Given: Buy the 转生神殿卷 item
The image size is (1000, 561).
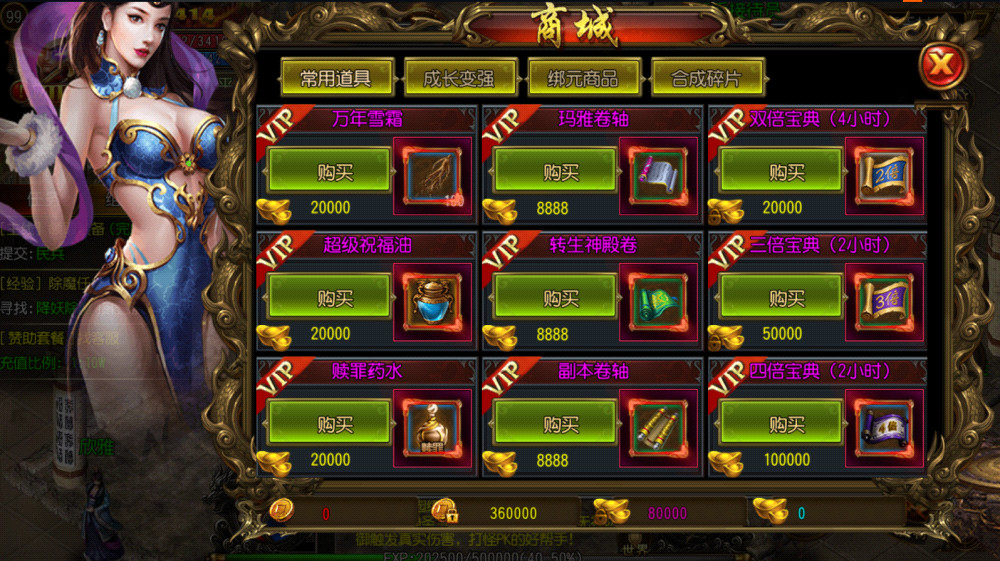Looking at the screenshot, I should [x=555, y=298].
